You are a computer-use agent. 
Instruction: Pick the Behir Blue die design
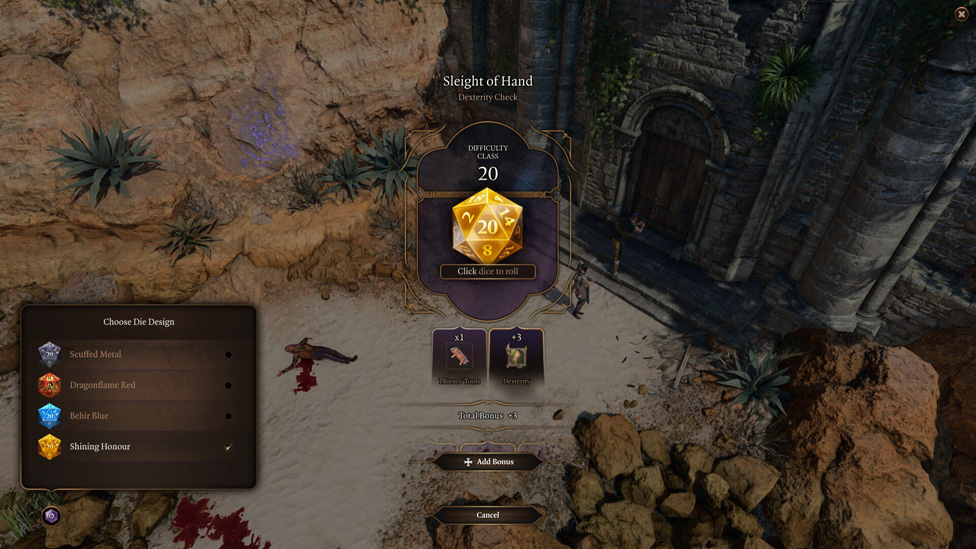(138, 416)
